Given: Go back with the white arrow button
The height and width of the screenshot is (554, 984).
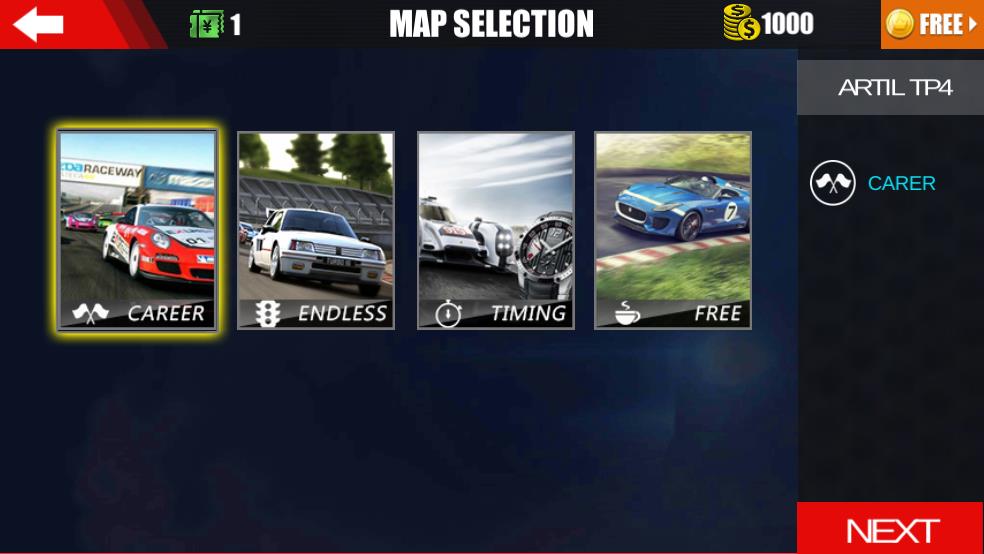Looking at the screenshot, I should tap(38, 24).
